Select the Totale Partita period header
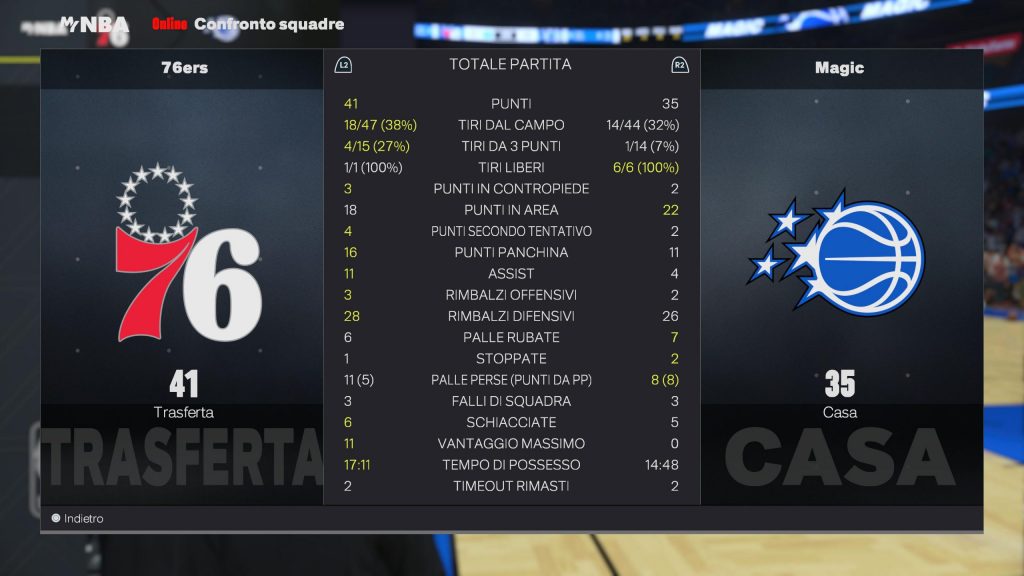The width and height of the screenshot is (1024, 576). (x=510, y=64)
